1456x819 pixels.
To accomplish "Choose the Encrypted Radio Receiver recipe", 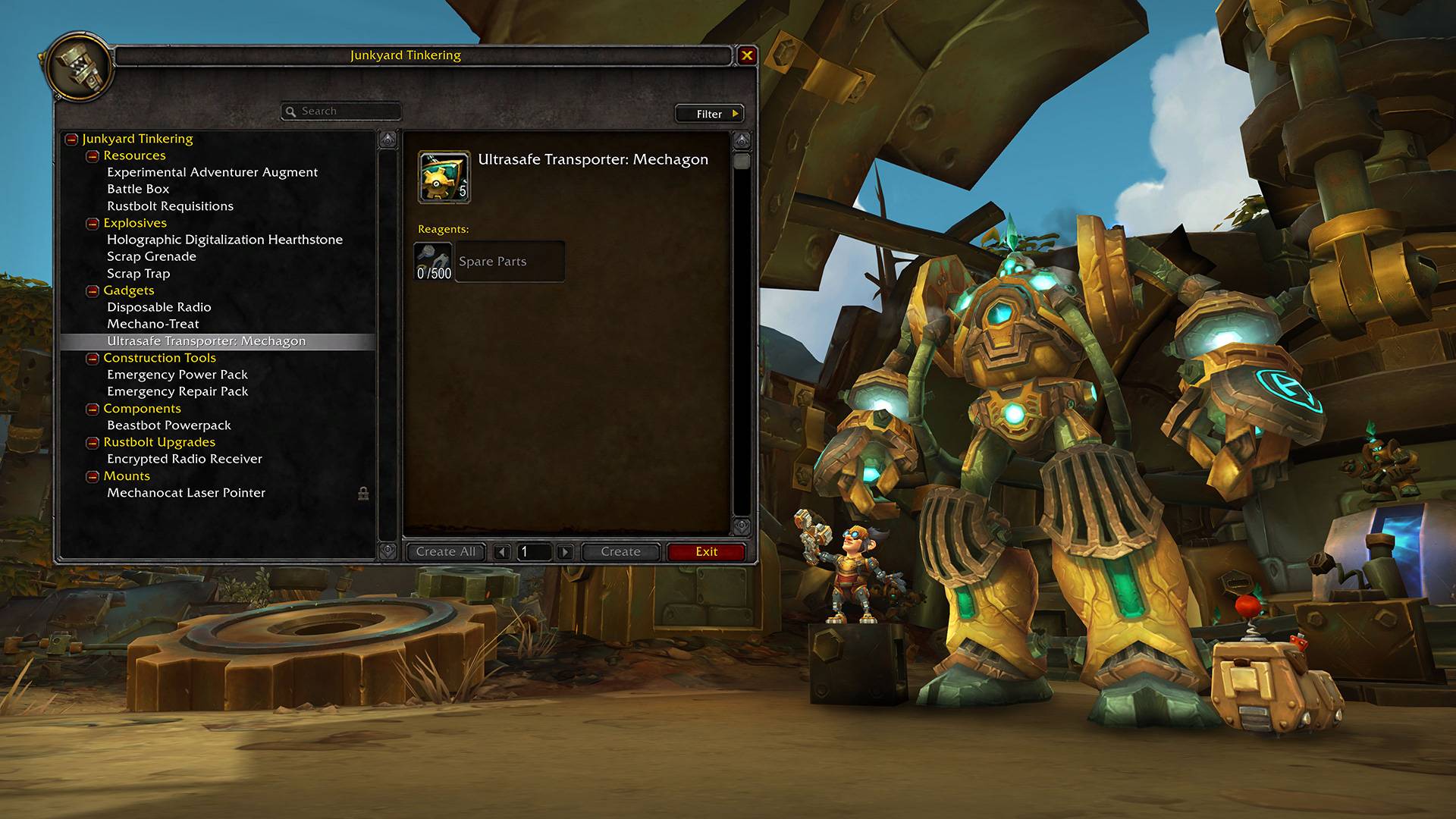I will [x=184, y=459].
